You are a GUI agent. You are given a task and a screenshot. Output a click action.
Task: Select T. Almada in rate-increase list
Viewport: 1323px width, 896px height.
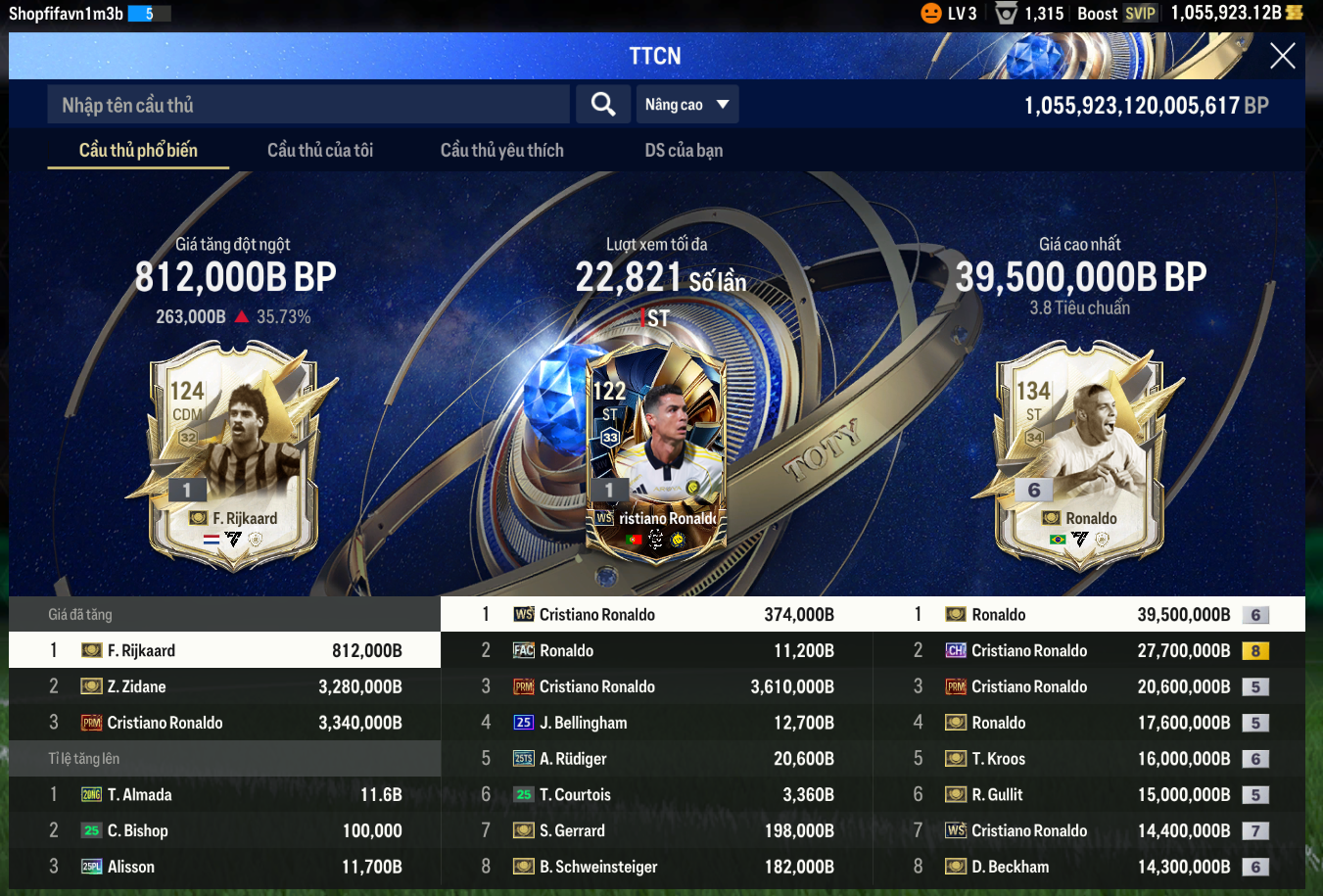tap(224, 794)
